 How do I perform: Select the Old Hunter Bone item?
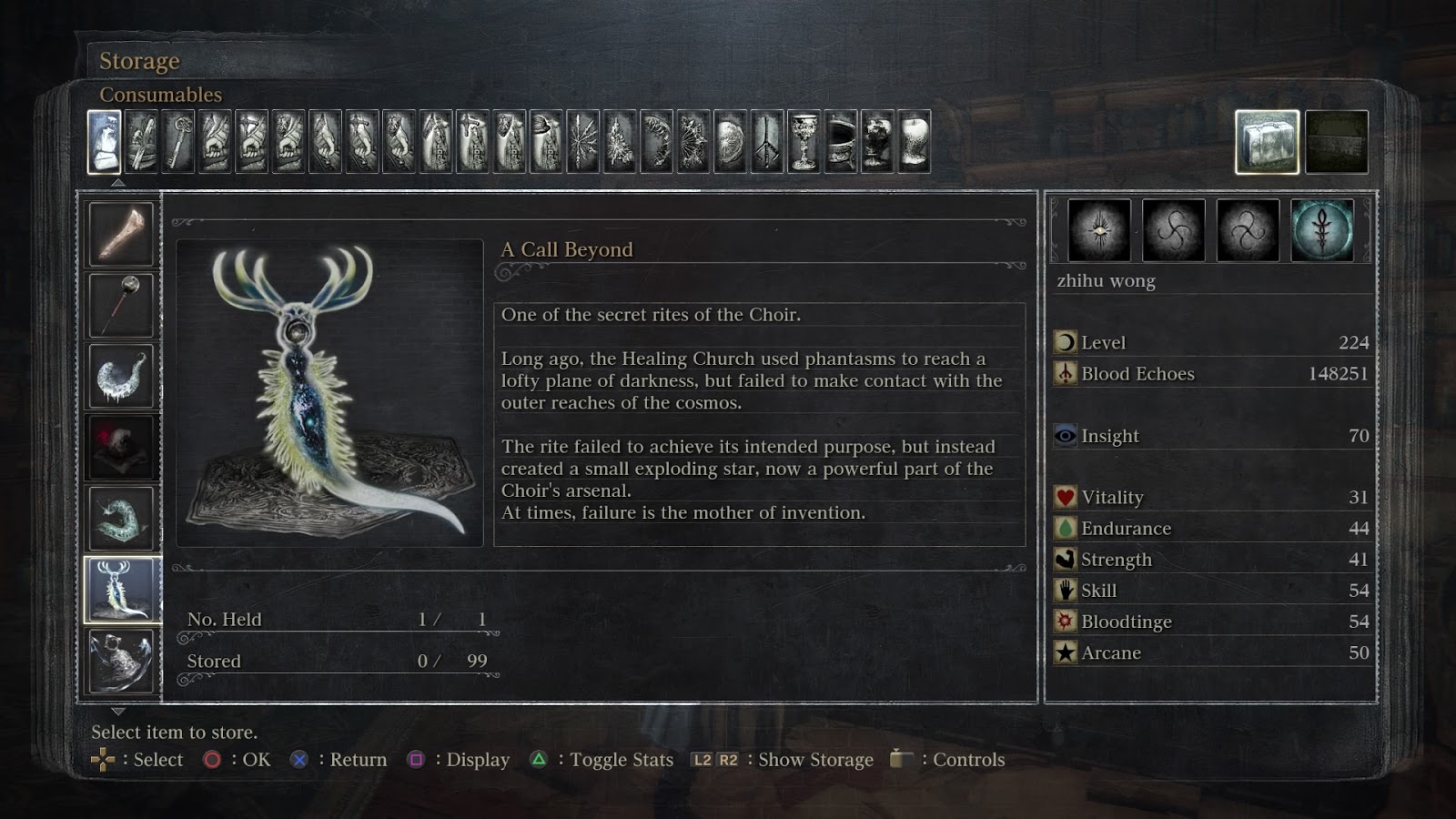[122, 234]
